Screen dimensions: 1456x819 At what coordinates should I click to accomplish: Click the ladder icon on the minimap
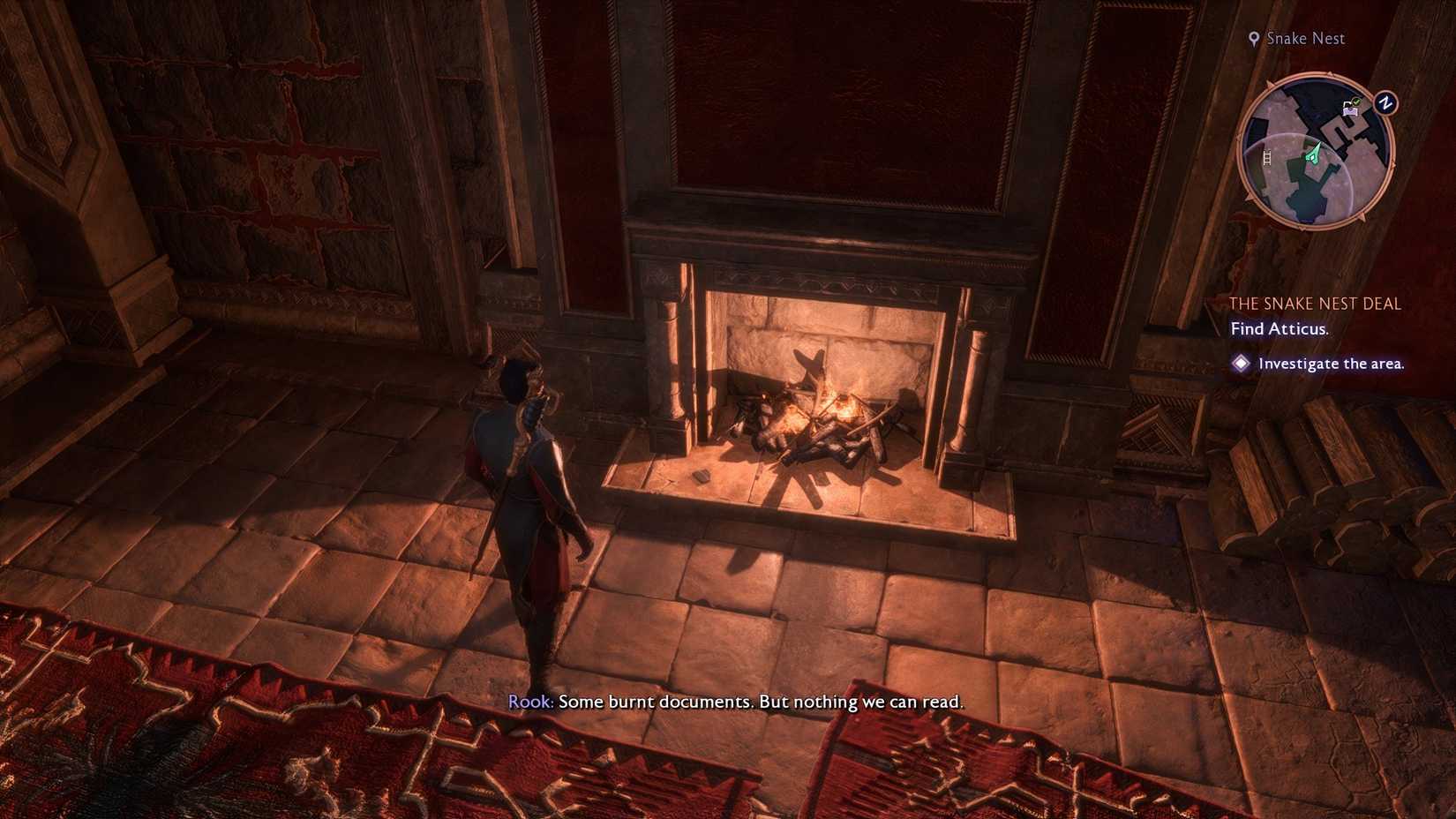[x=1267, y=158]
